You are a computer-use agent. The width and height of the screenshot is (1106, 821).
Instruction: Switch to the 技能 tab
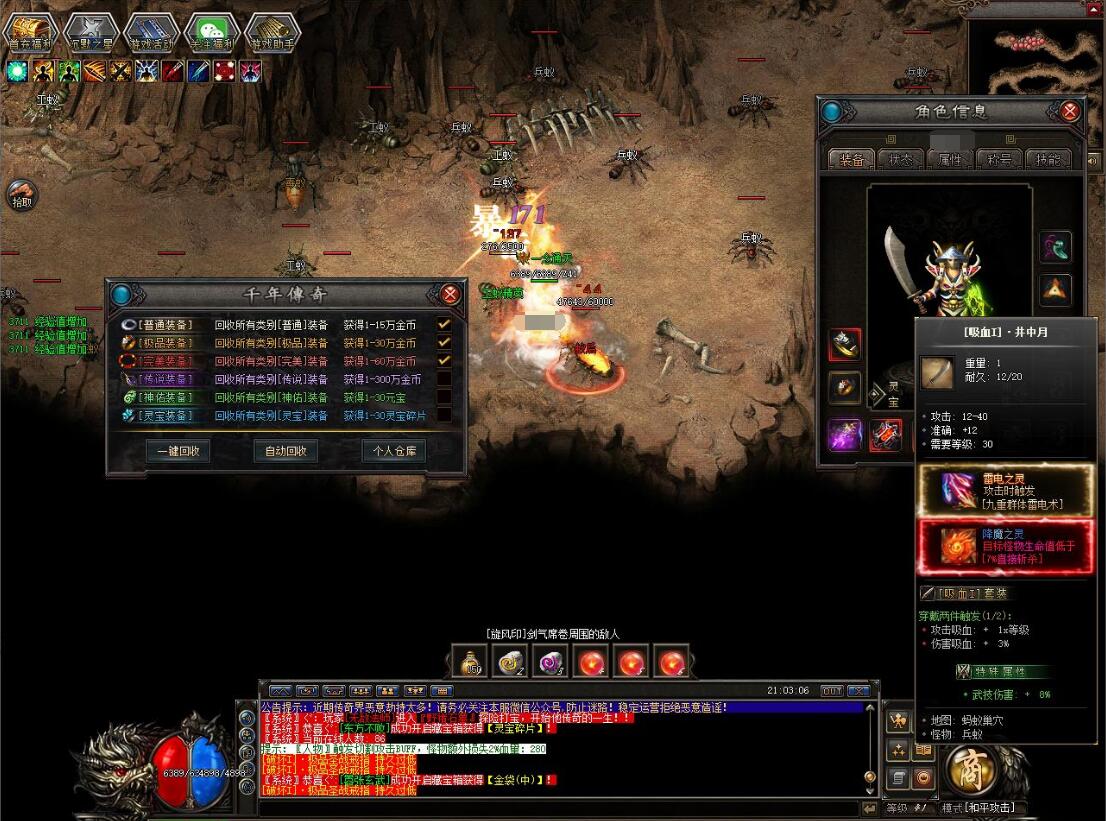(x=1047, y=159)
